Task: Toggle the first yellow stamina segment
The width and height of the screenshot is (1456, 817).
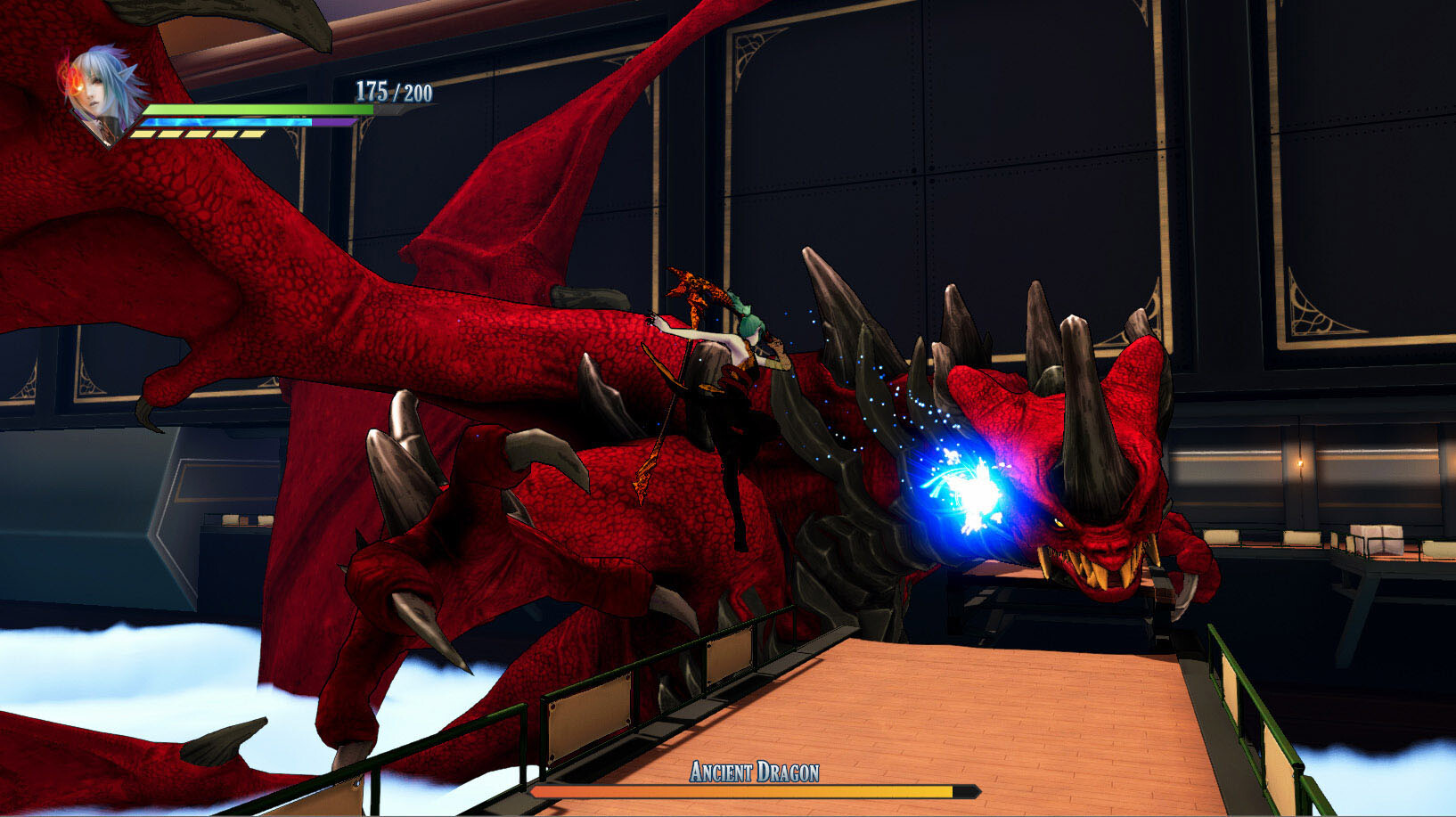Action: pos(143,132)
